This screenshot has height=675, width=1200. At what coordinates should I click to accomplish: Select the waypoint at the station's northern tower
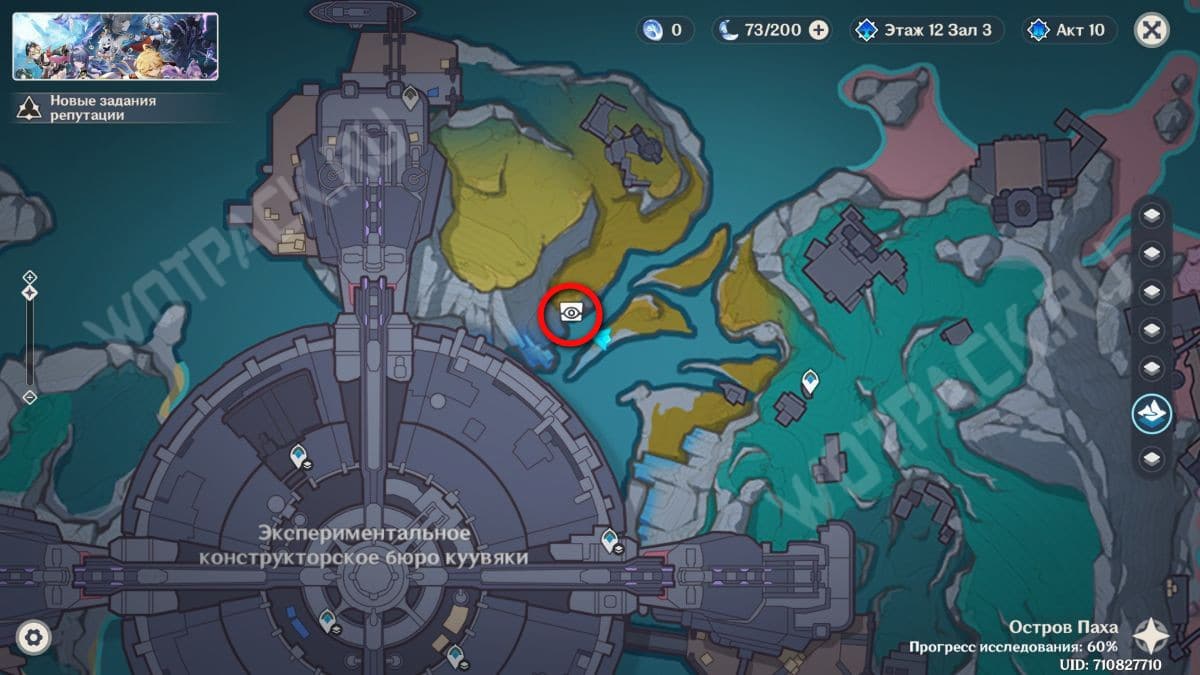[410, 96]
